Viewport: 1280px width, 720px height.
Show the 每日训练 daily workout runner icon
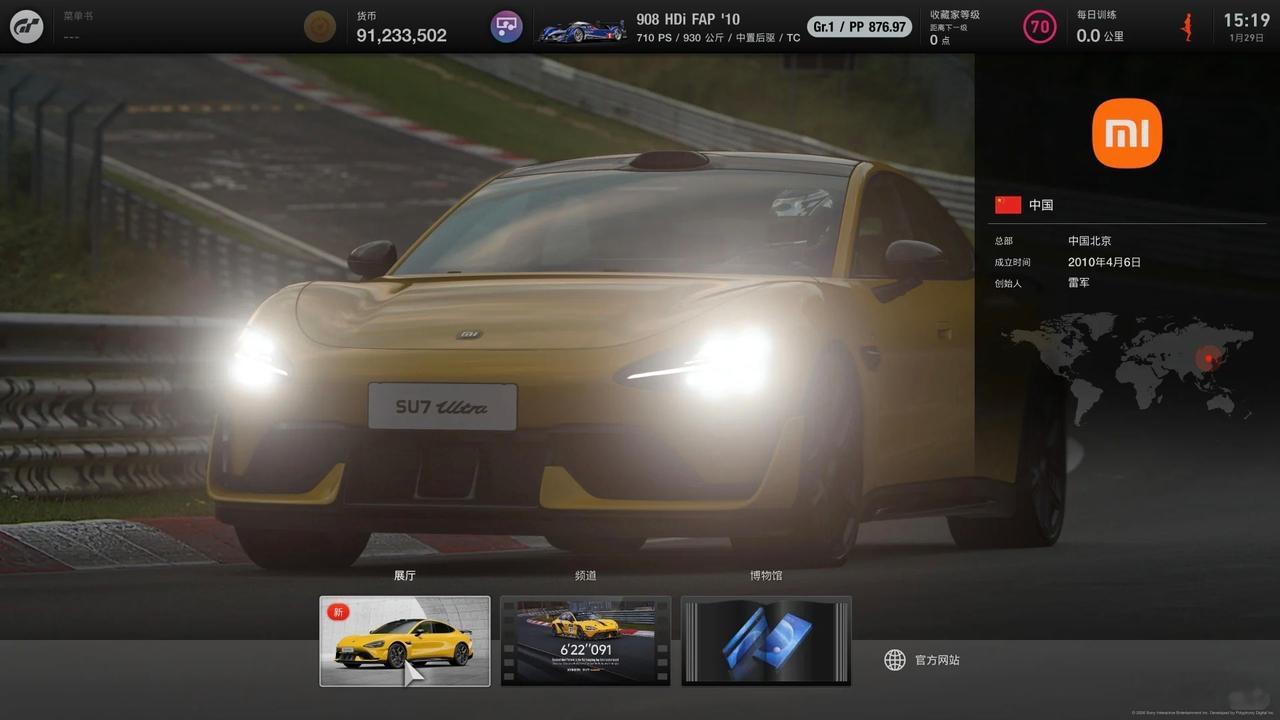click(x=1187, y=27)
